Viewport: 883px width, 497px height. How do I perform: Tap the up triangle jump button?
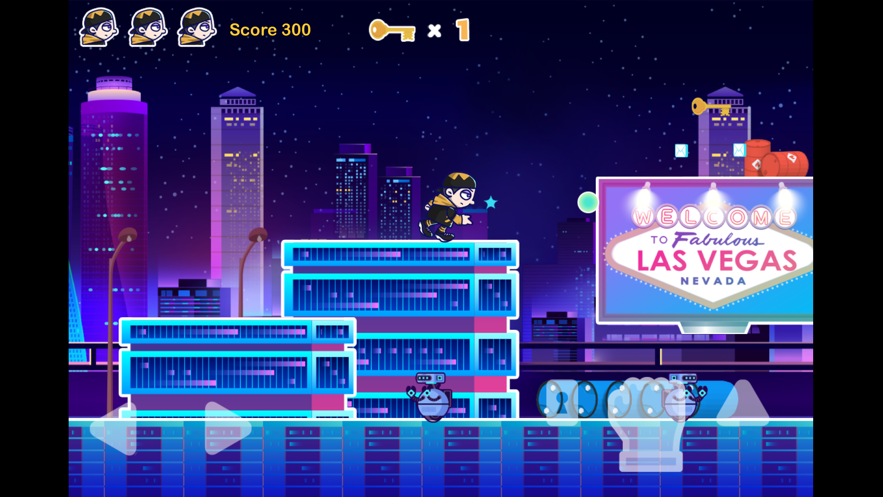742,403
